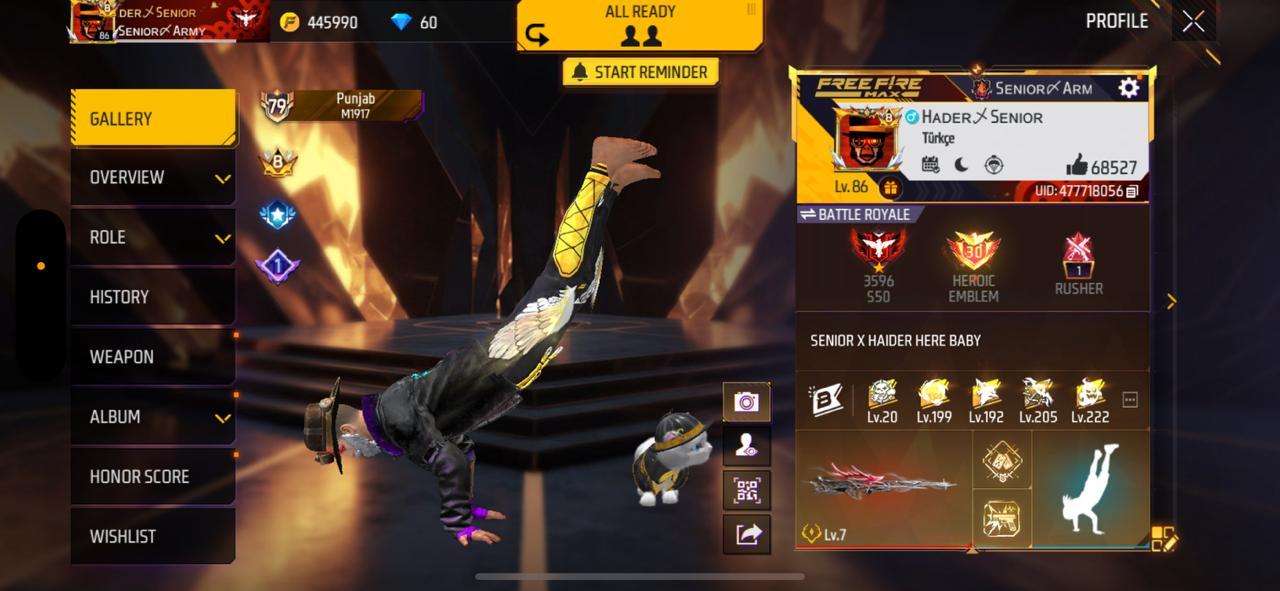This screenshot has height=591, width=1280.
Task: Select the handstand emote tile
Action: 1090,488
